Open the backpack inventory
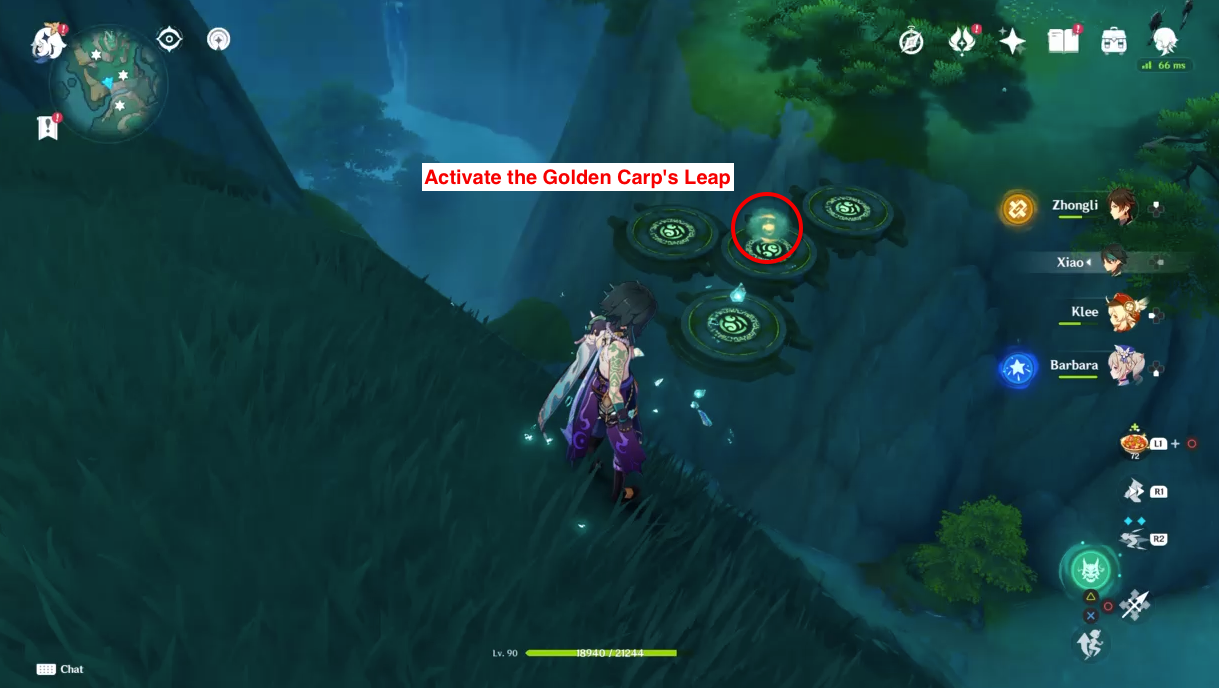Screen dimensions: 1219x688 point(1114,41)
